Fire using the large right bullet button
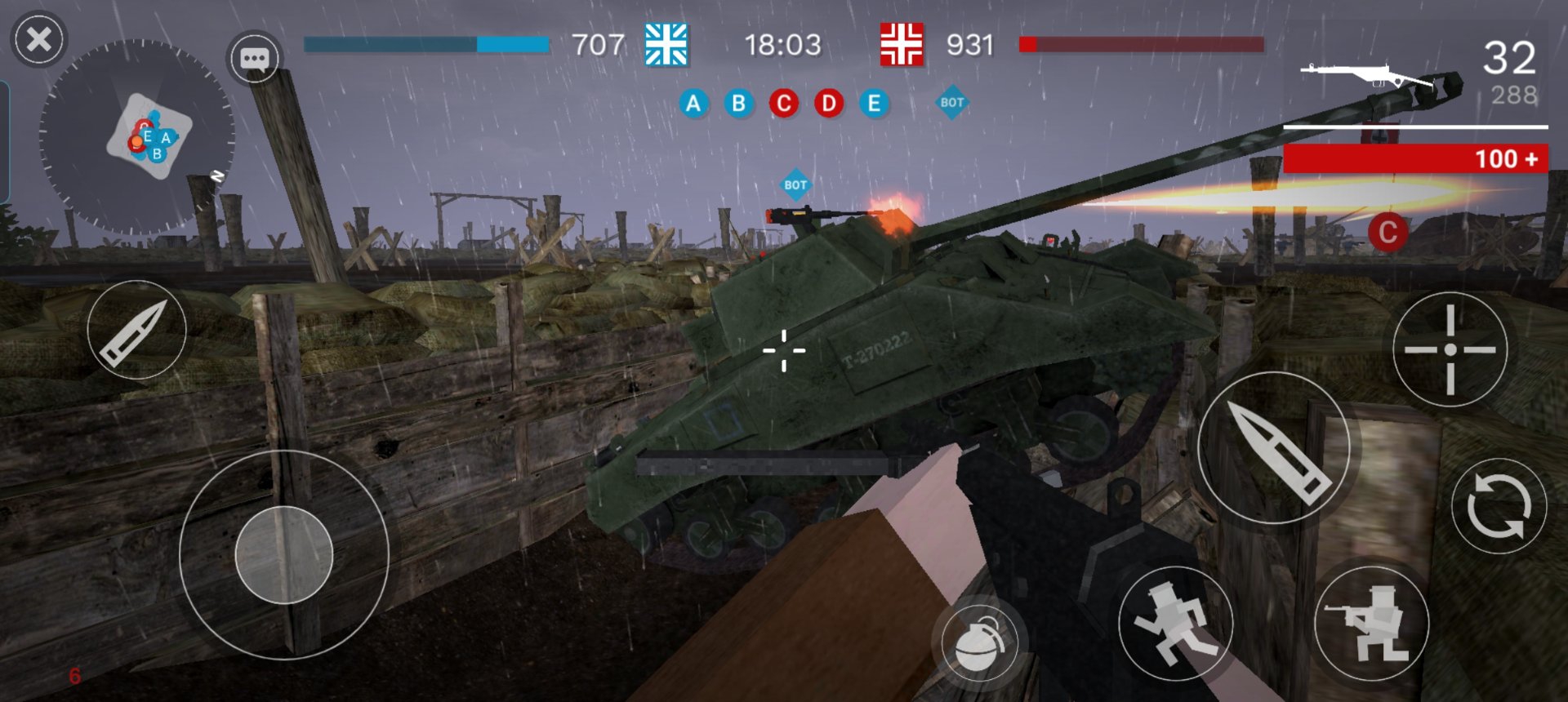Image resolution: width=1568 pixels, height=702 pixels. click(x=1273, y=448)
